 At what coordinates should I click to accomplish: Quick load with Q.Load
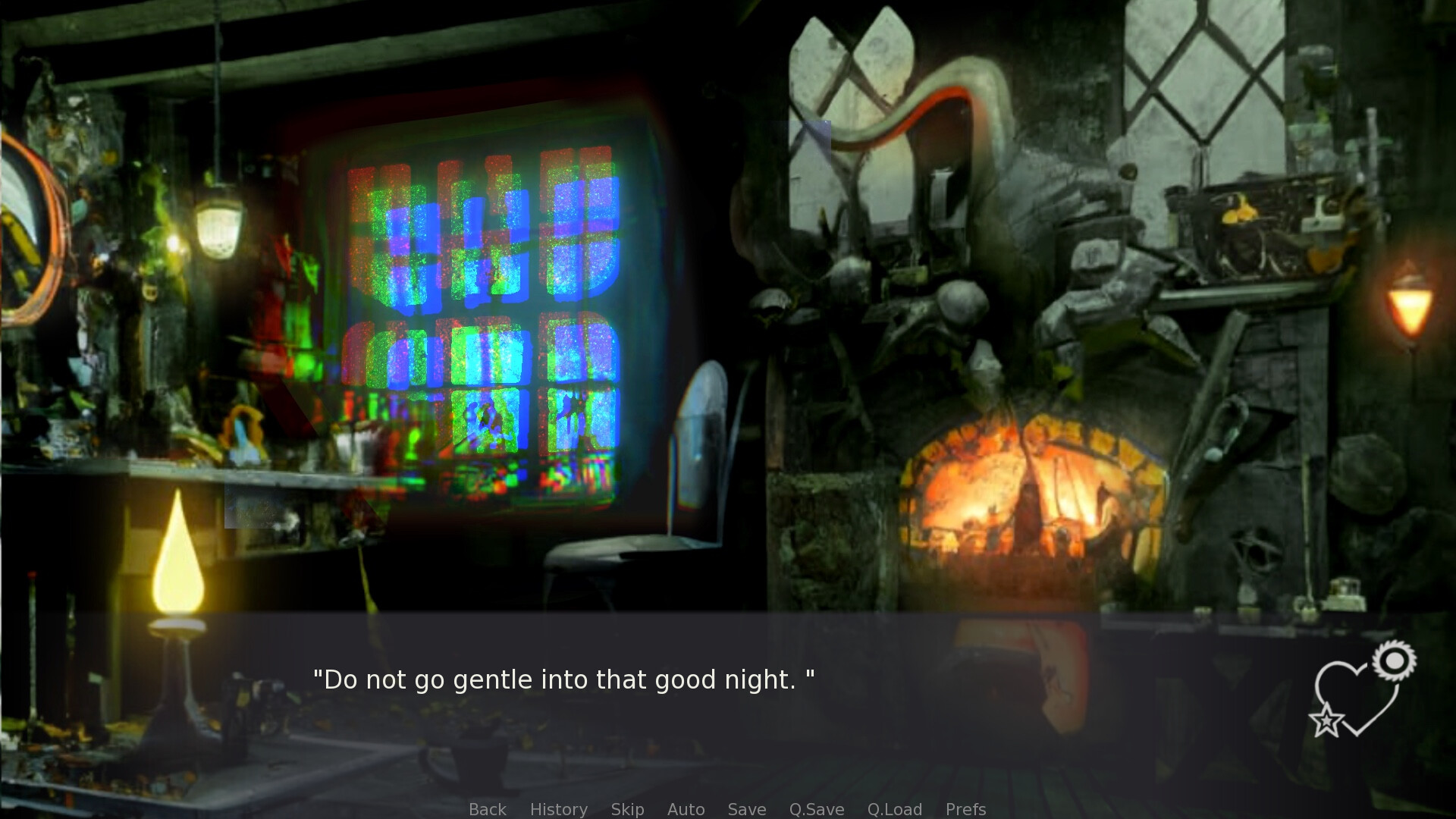pos(894,809)
